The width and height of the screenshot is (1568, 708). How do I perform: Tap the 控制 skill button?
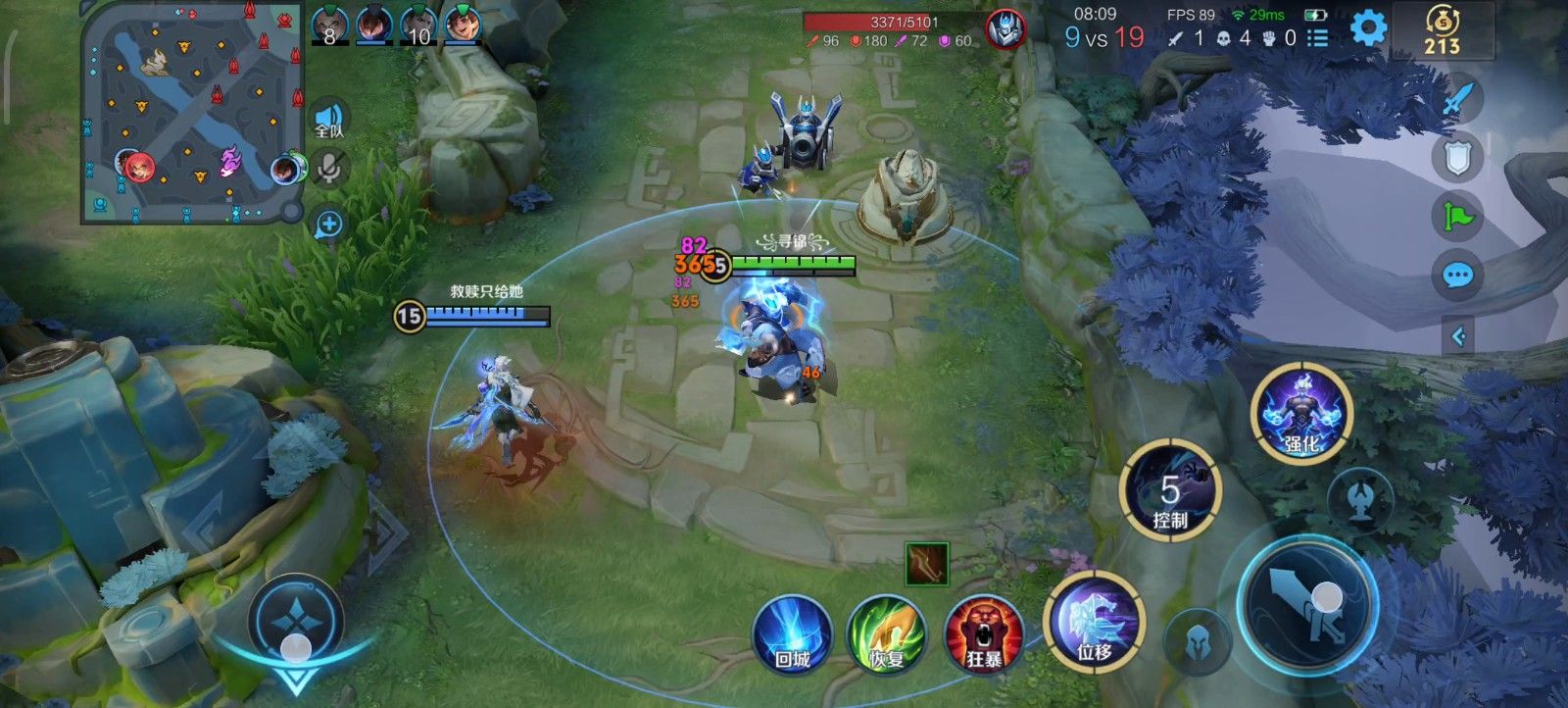pyautogui.click(x=1170, y=491)
